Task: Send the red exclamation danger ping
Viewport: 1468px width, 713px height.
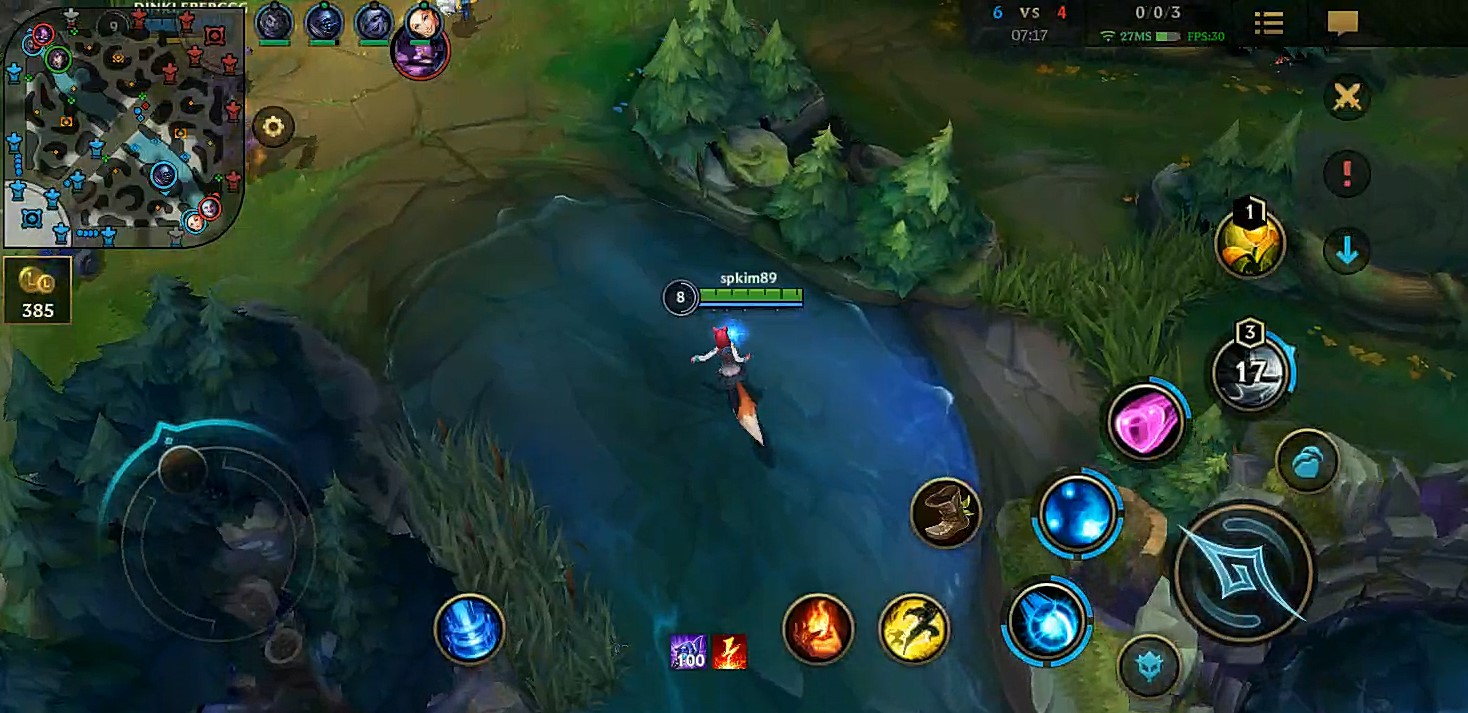Action: point(1347,174)
